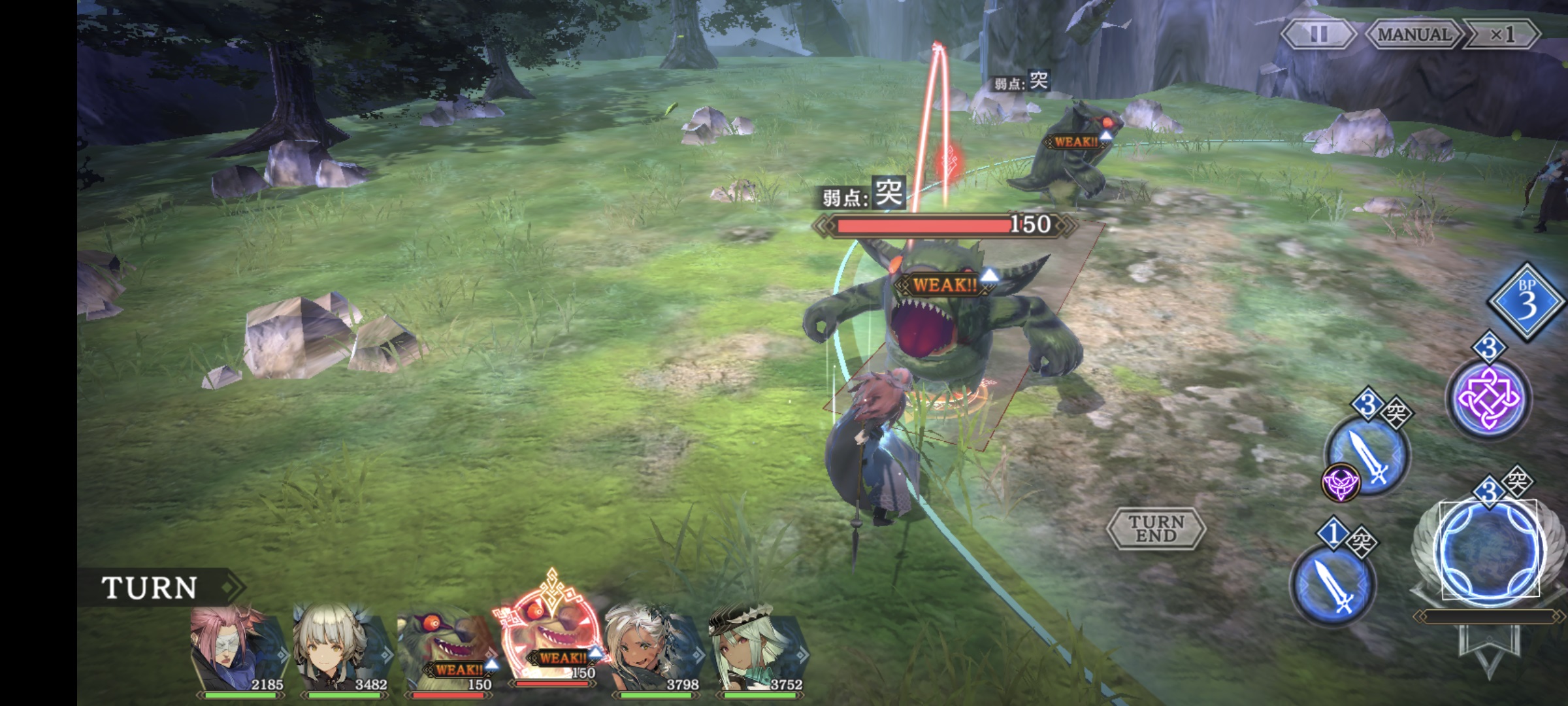Toggle the MANUAL battle mode
Viewport: 1568px width, 706px height.
1413,34
